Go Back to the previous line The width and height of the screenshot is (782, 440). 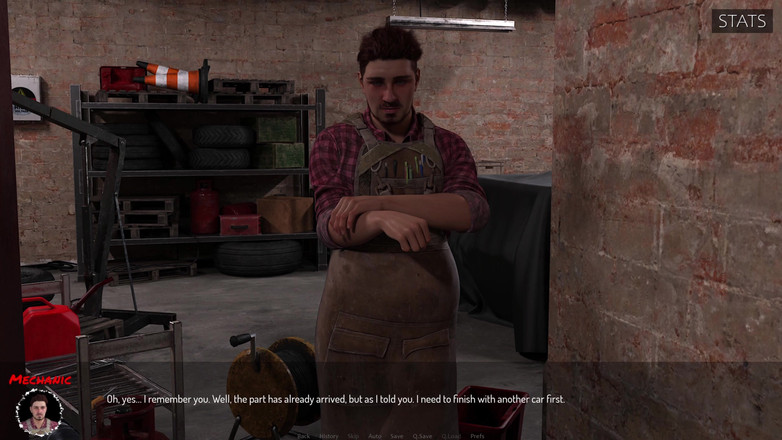click(x=303, y=436)
